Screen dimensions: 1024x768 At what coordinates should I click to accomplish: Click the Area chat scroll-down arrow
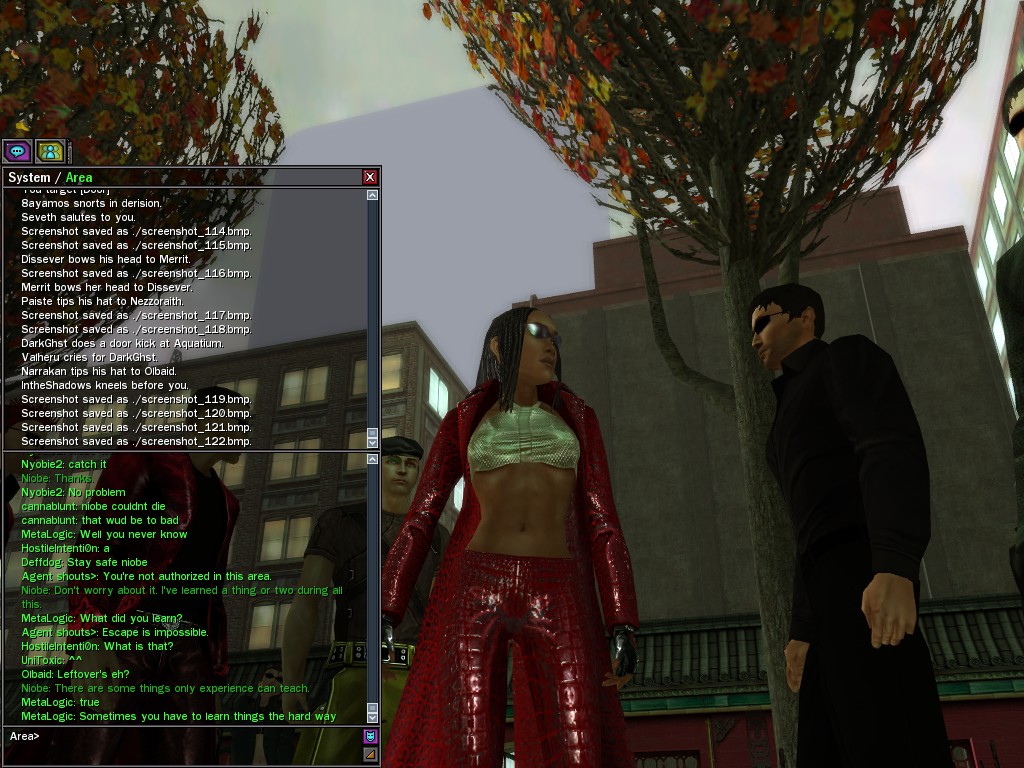(373, 716)
